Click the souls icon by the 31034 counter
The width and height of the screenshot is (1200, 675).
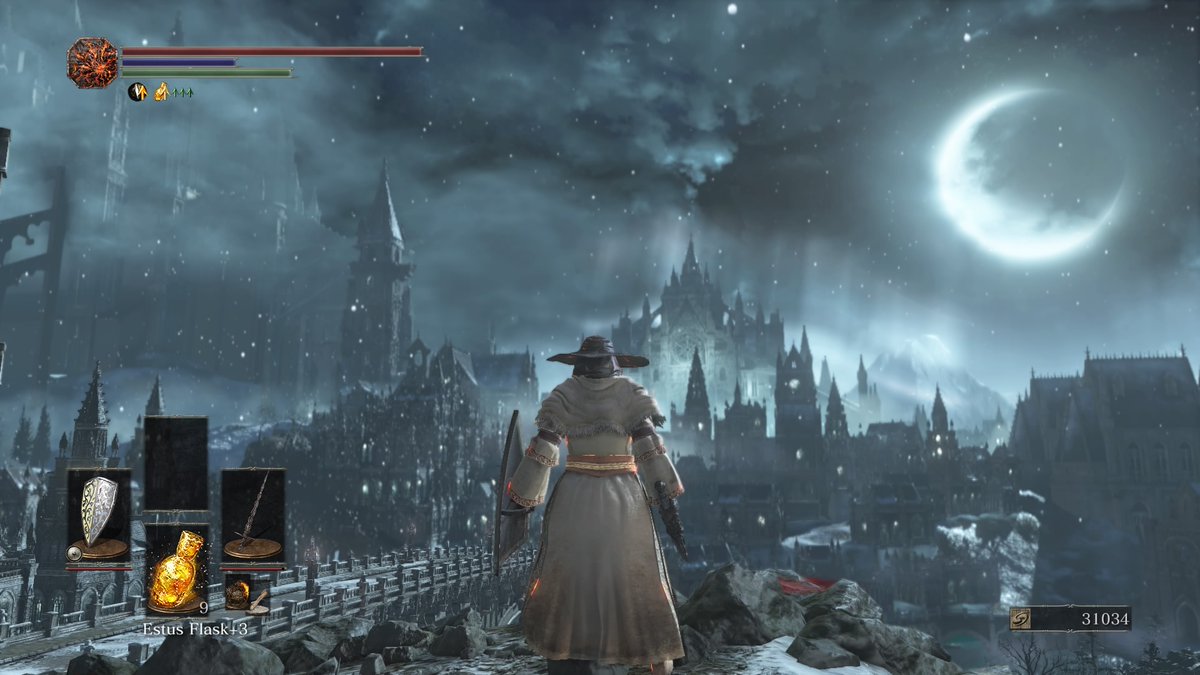(1021, 619)
